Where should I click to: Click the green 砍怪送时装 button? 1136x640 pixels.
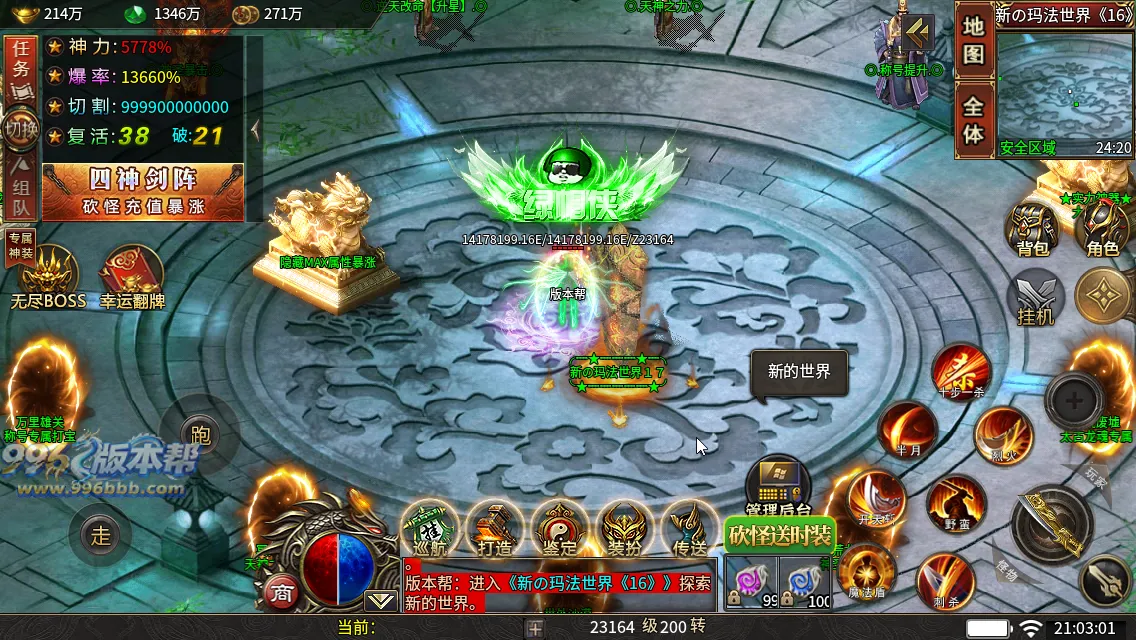pos(779,535)
